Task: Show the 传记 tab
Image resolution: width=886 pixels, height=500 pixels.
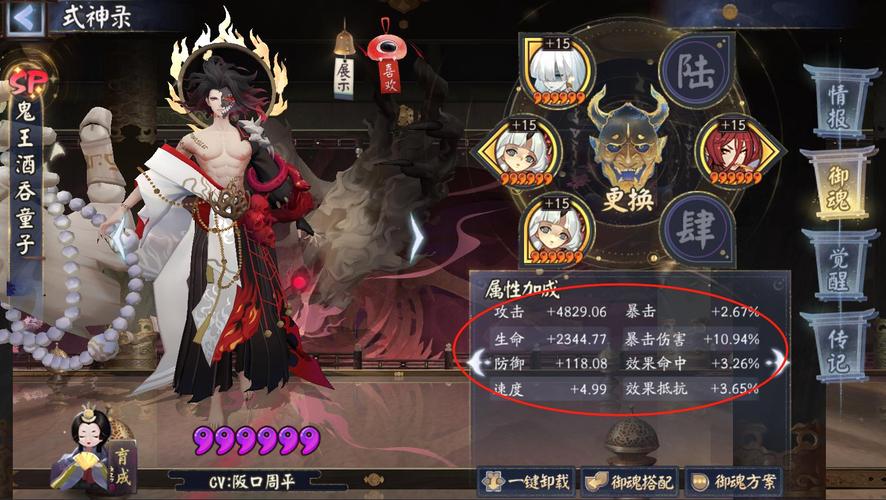Action: pyautogui.click(x=838, y=345)
